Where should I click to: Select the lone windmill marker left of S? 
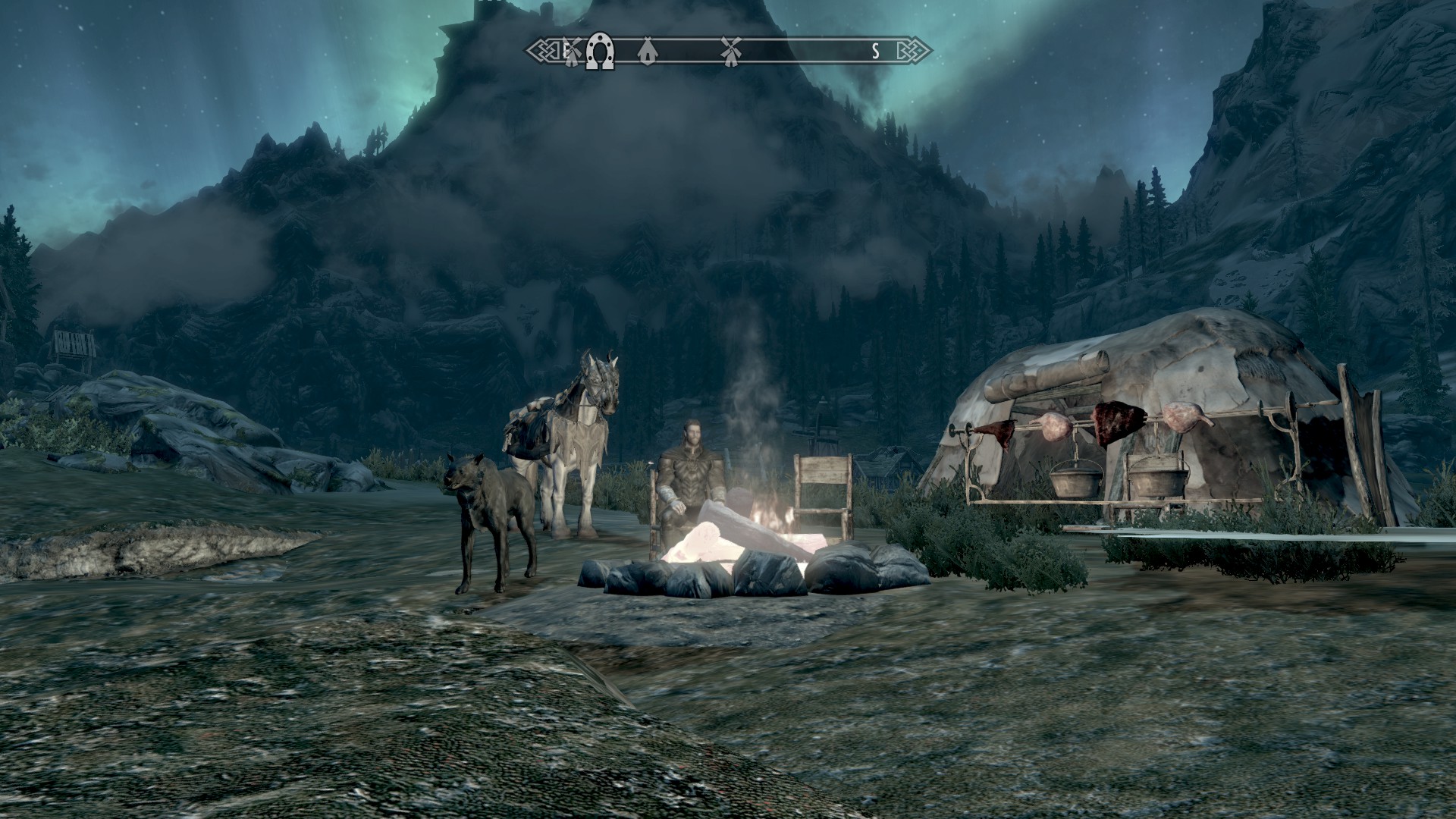[x=730, y=51]
